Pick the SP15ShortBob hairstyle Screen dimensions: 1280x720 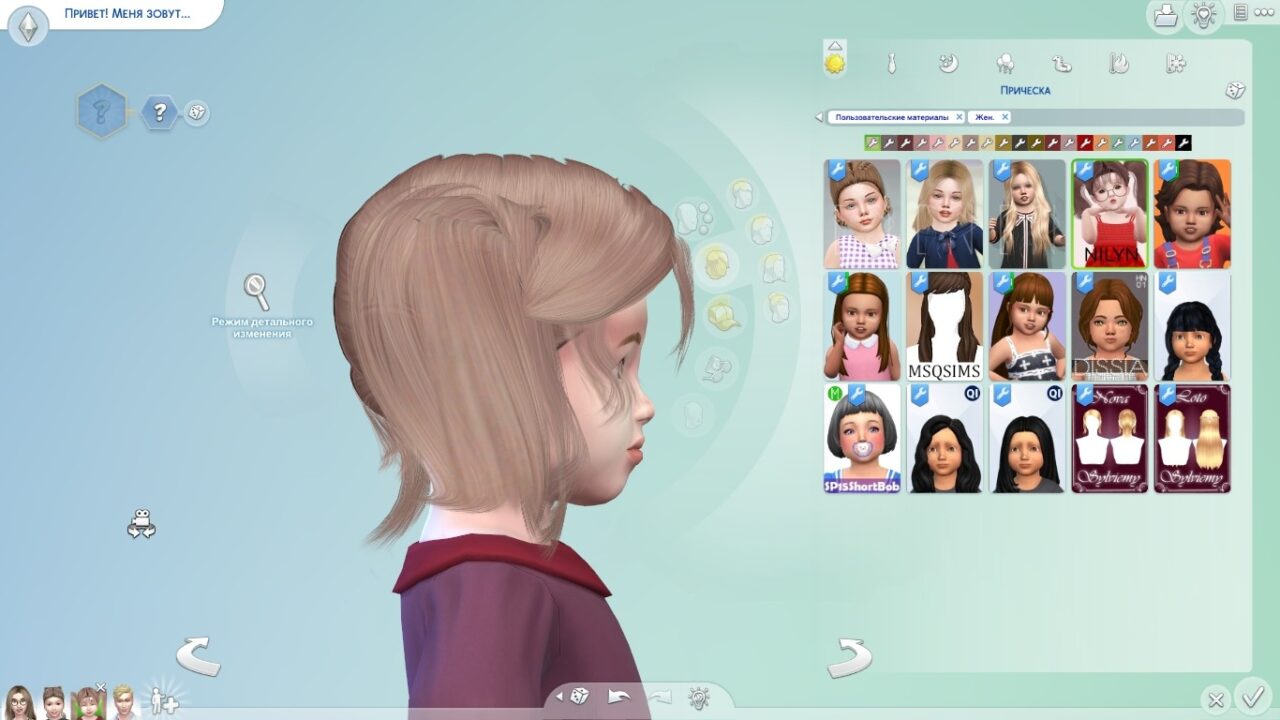[862, 439]
